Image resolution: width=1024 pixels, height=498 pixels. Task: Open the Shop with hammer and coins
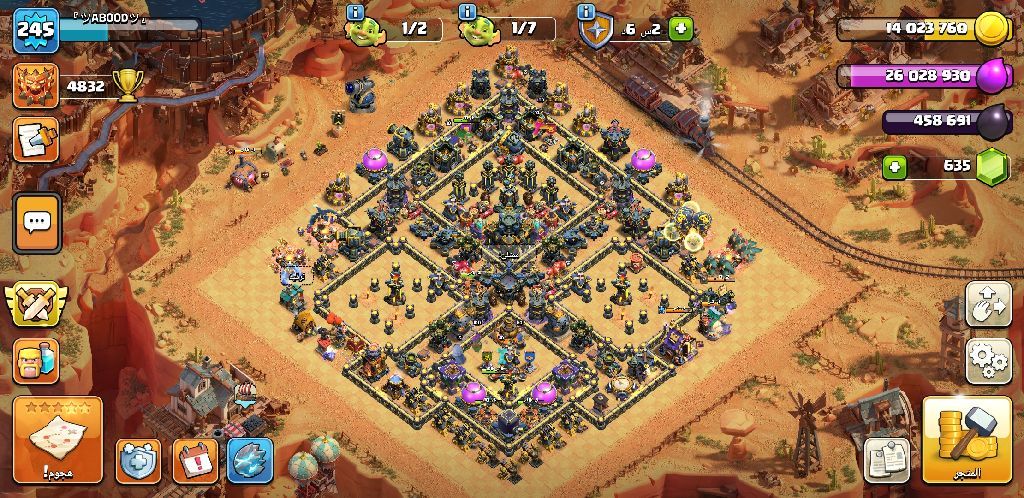pyautogui.click(x=966, y=439)
